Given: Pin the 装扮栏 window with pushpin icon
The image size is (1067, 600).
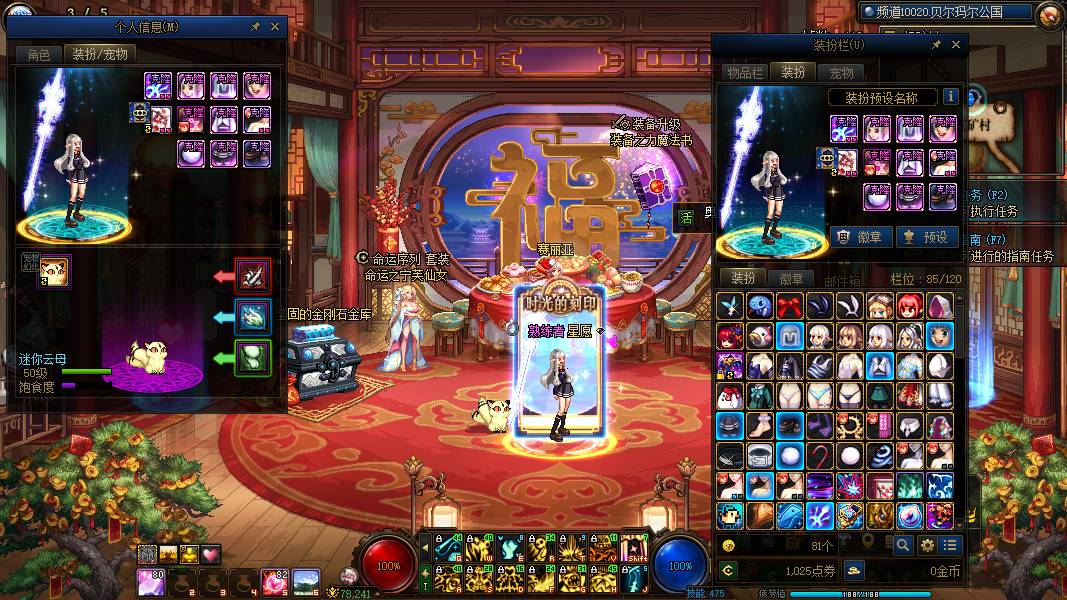Looking at the screenshot, I should click(936, 45).
